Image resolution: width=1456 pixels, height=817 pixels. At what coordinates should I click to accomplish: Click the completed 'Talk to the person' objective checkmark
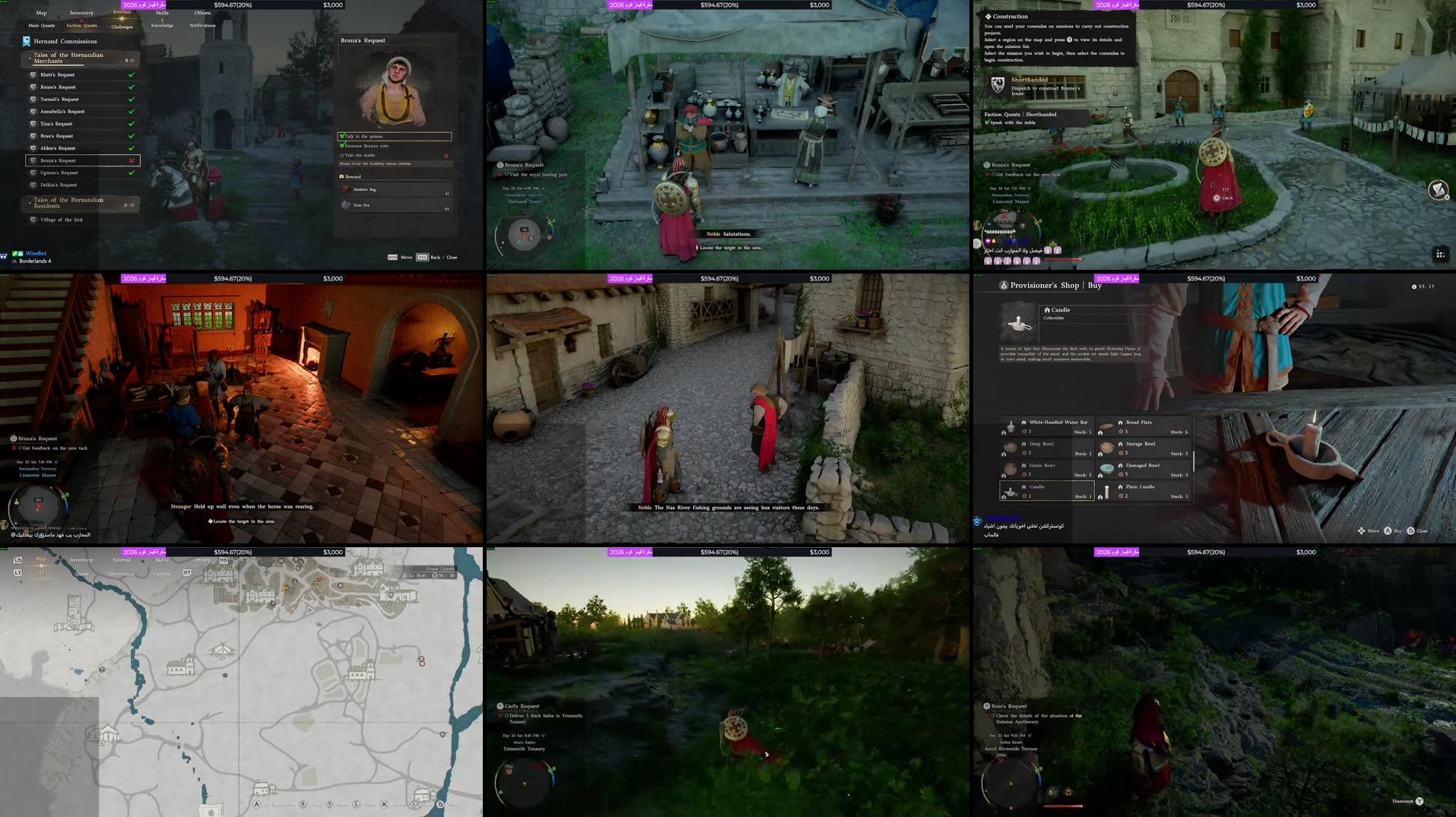(x=341, y=136)
